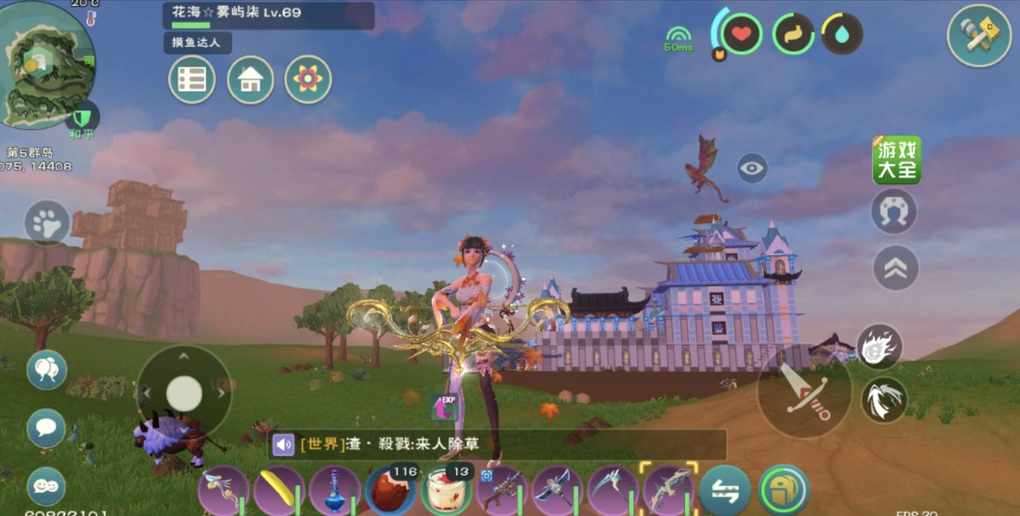Open the hammer build mode button
This screenshot has width=1020, height=516.
tap(979, 36)
